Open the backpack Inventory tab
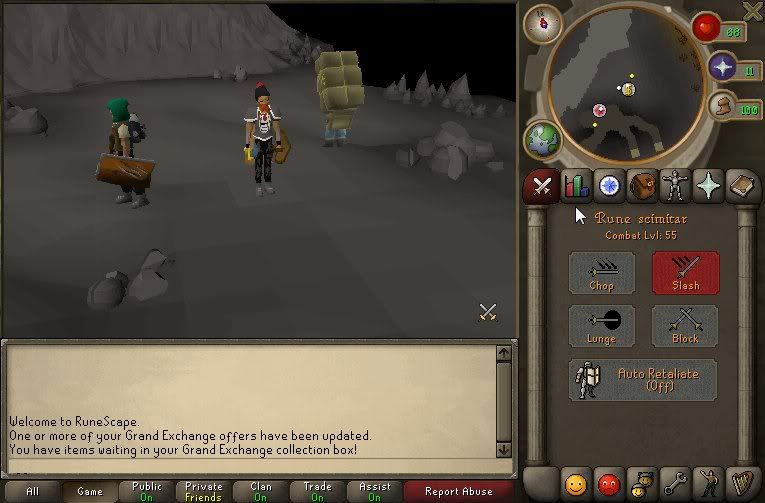This screenshot has height=503, width=765. [642, 186]
